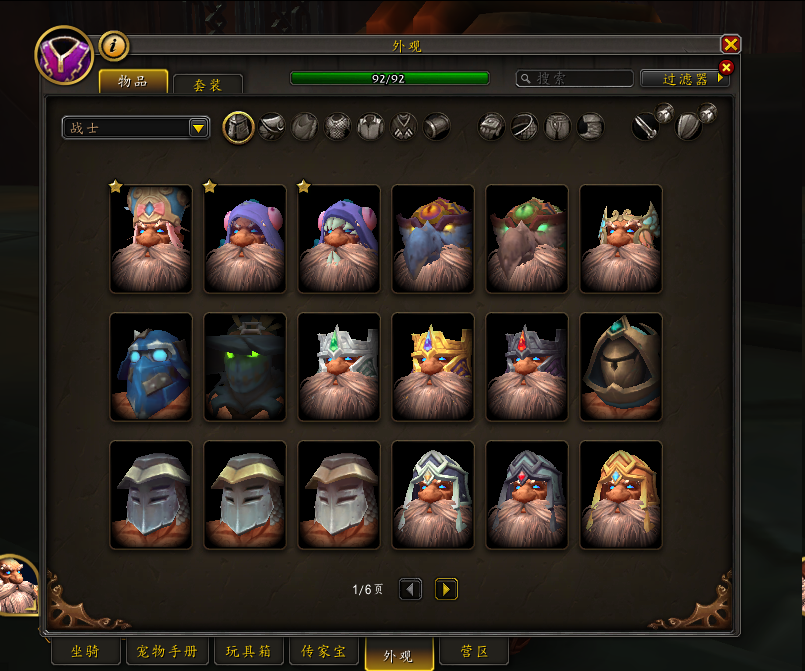The height and width of the screenshot is (671, 805).
Task: Select the gloves slot icon
Action: (491, 127)
